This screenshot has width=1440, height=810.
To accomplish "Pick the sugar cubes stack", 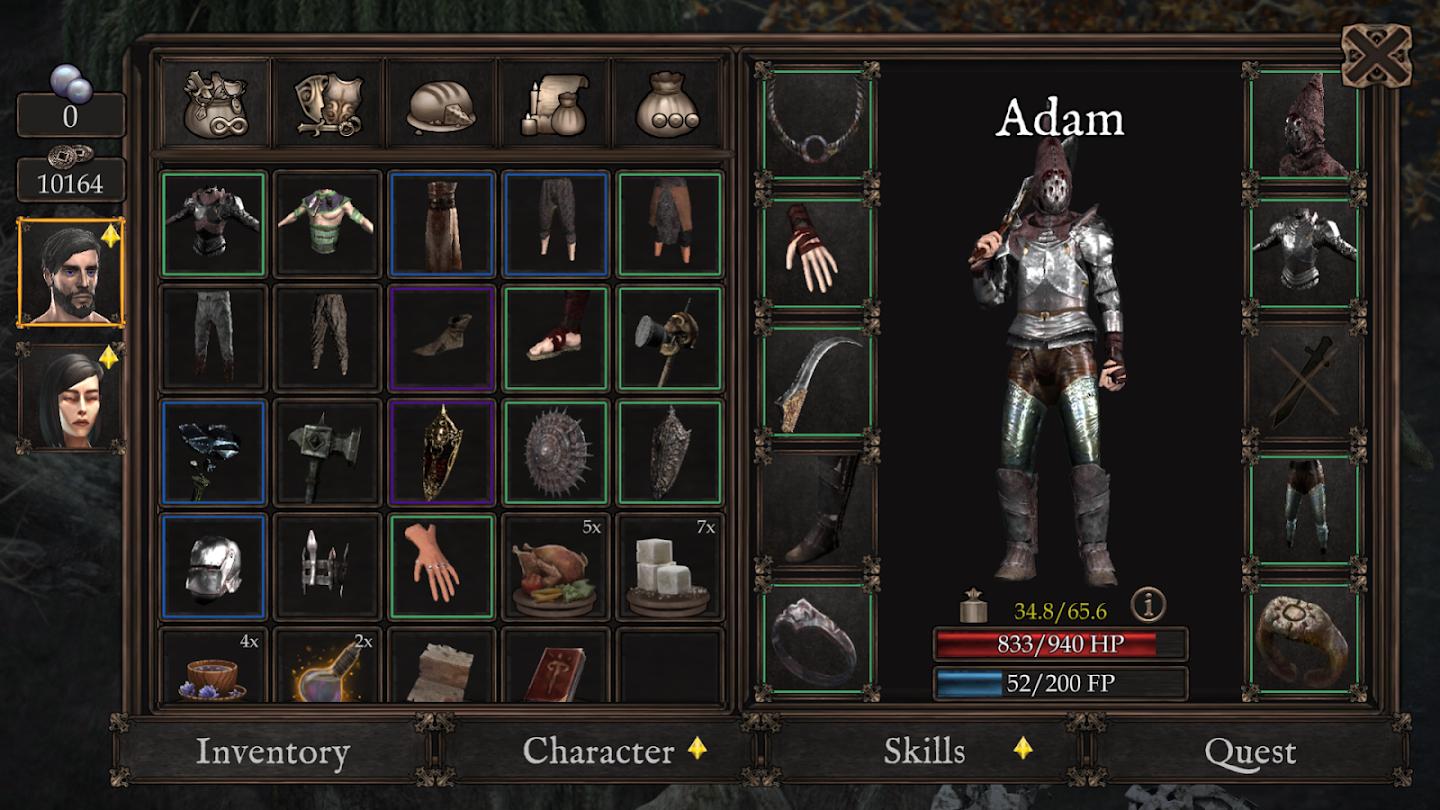I will point(669,568).
